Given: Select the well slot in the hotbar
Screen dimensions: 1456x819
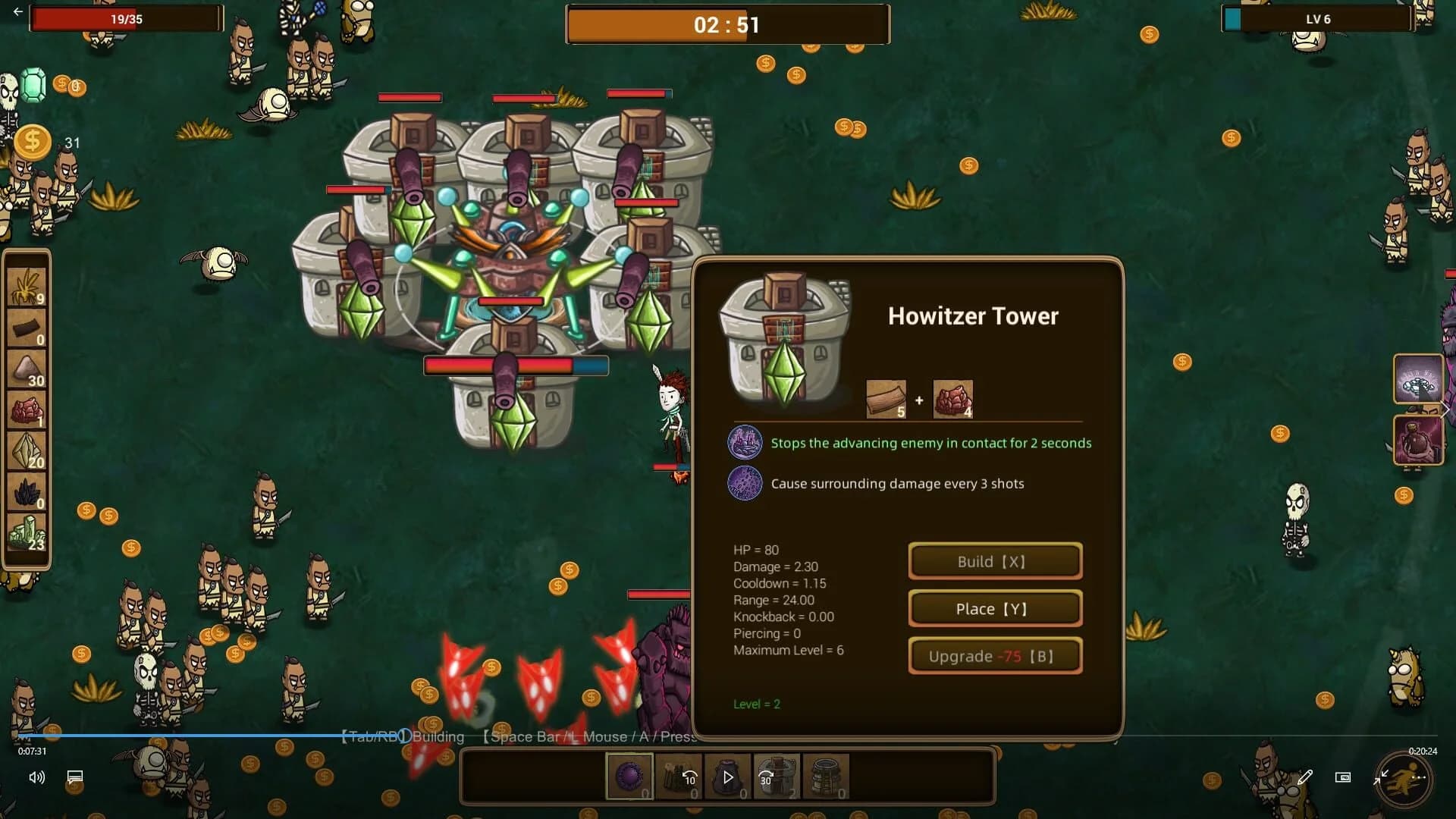Looking at the screenshot, I should tap(825, 775).
